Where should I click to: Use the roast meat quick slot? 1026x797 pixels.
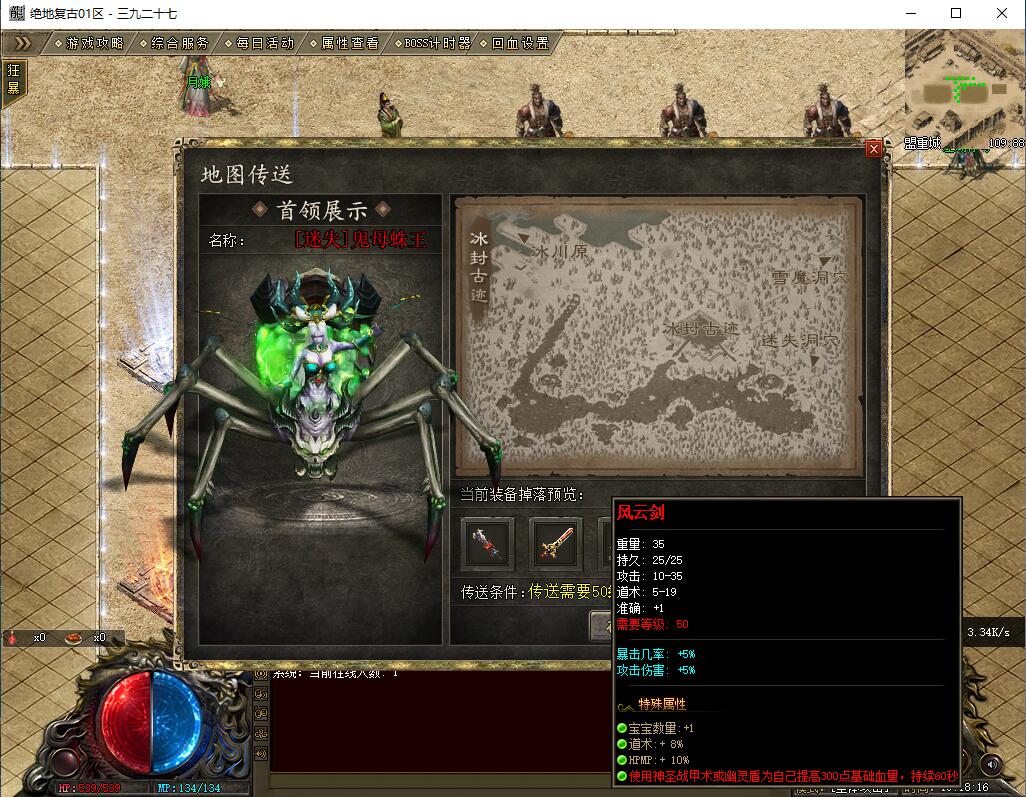point(73,637)
